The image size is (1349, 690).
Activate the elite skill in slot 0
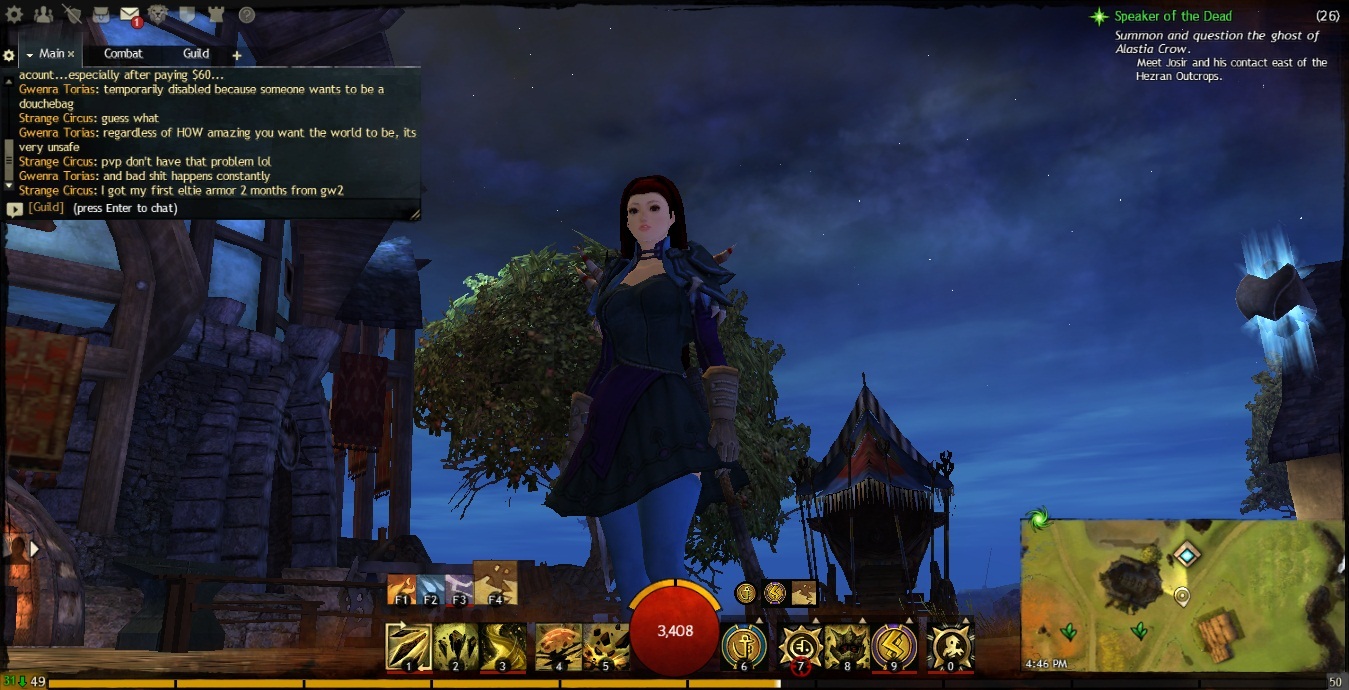coord(949,646)
